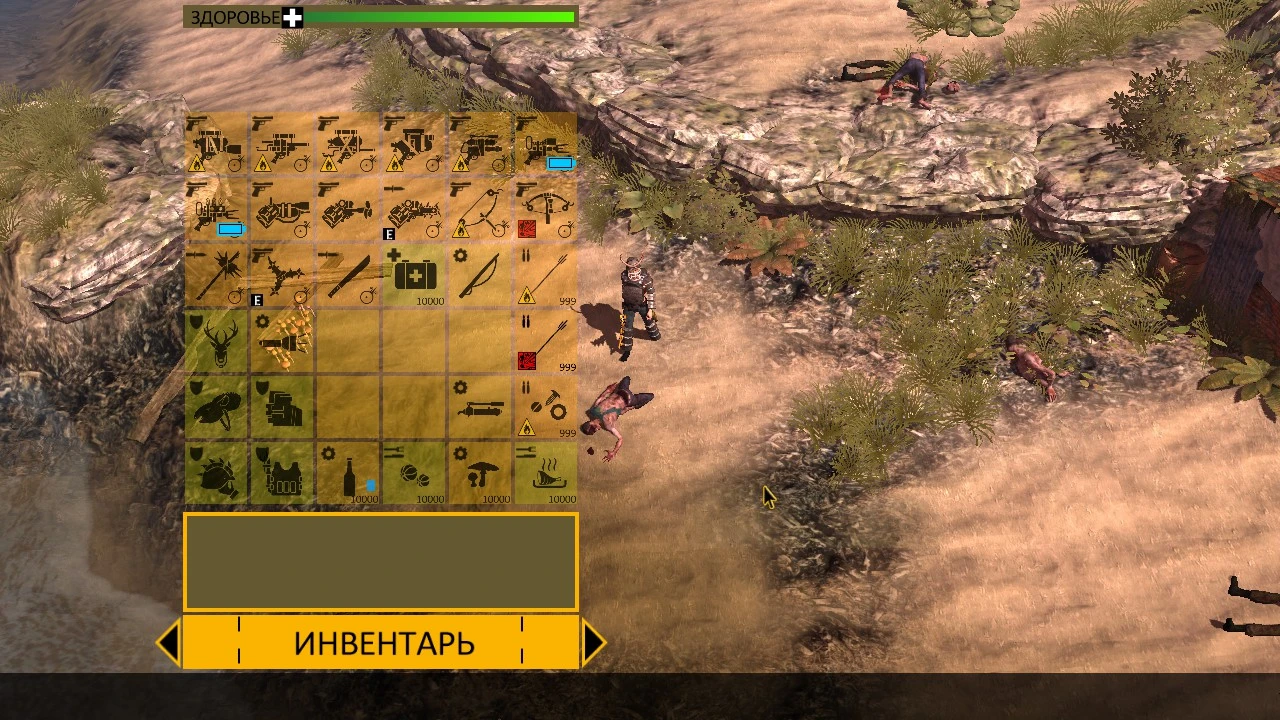Image resolution: width=1280 pixels, height=720 pixels.
Task: Click the right arrow beside ИНВЕНТАРЬ
Action: coord(595,643)
